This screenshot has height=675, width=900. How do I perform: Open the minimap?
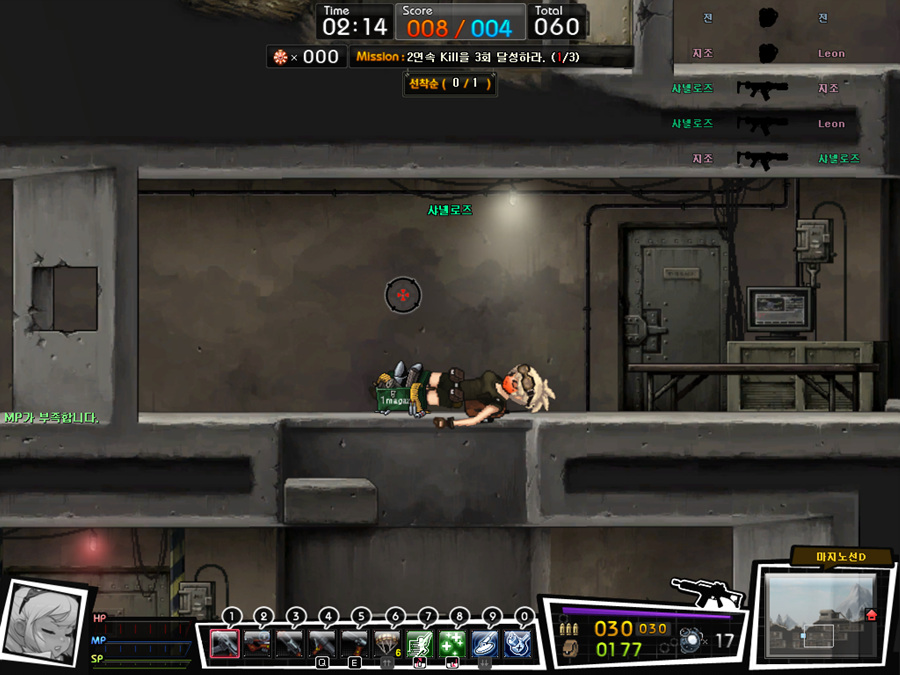pyautogui.click(x=818, y=614)
